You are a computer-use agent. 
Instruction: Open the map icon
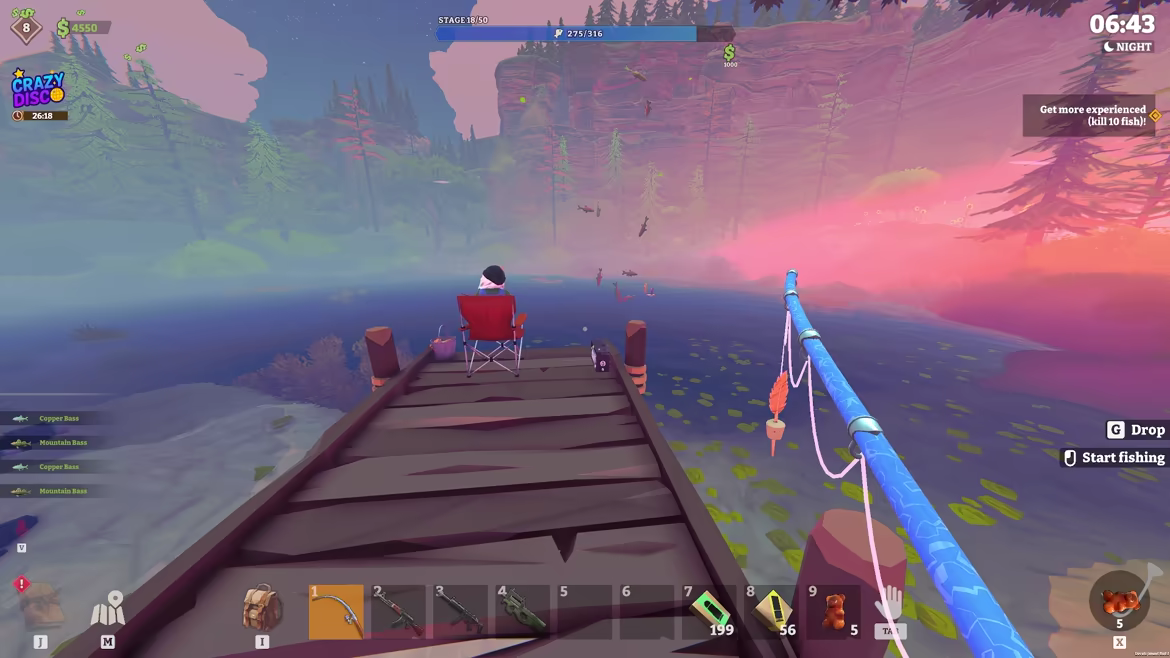point(108,608)
